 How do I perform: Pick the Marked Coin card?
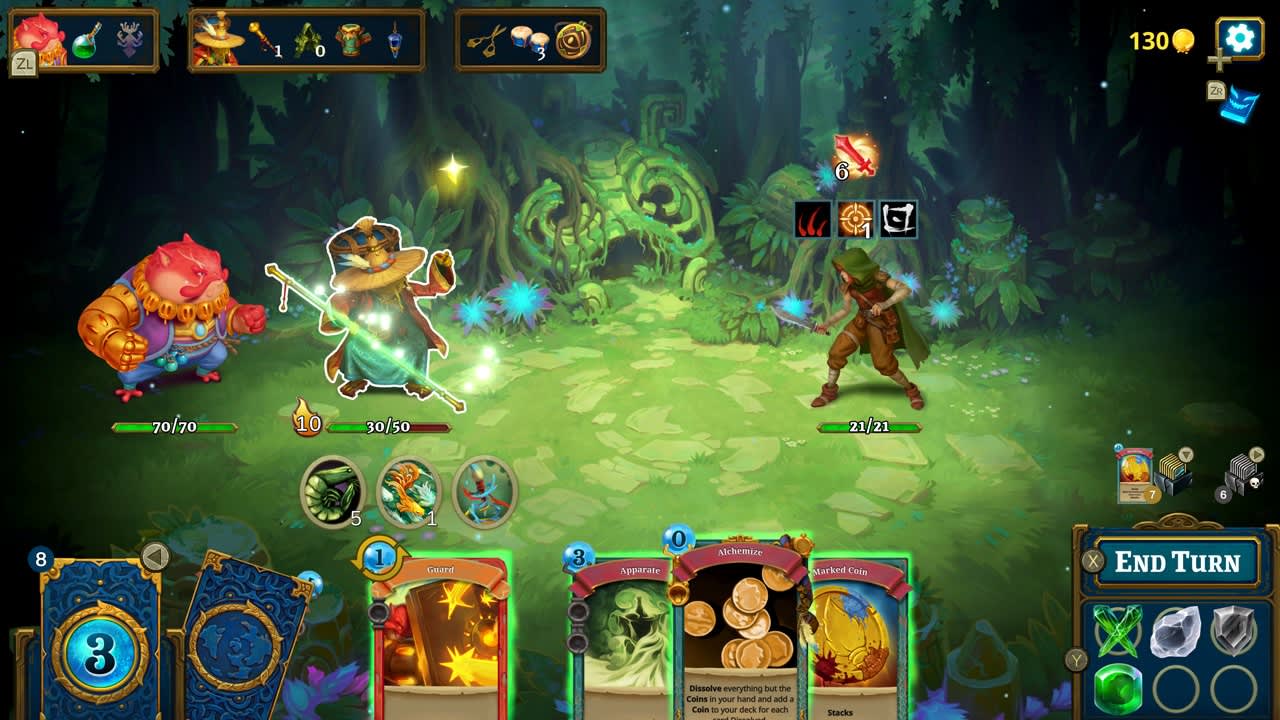point(858,640)
